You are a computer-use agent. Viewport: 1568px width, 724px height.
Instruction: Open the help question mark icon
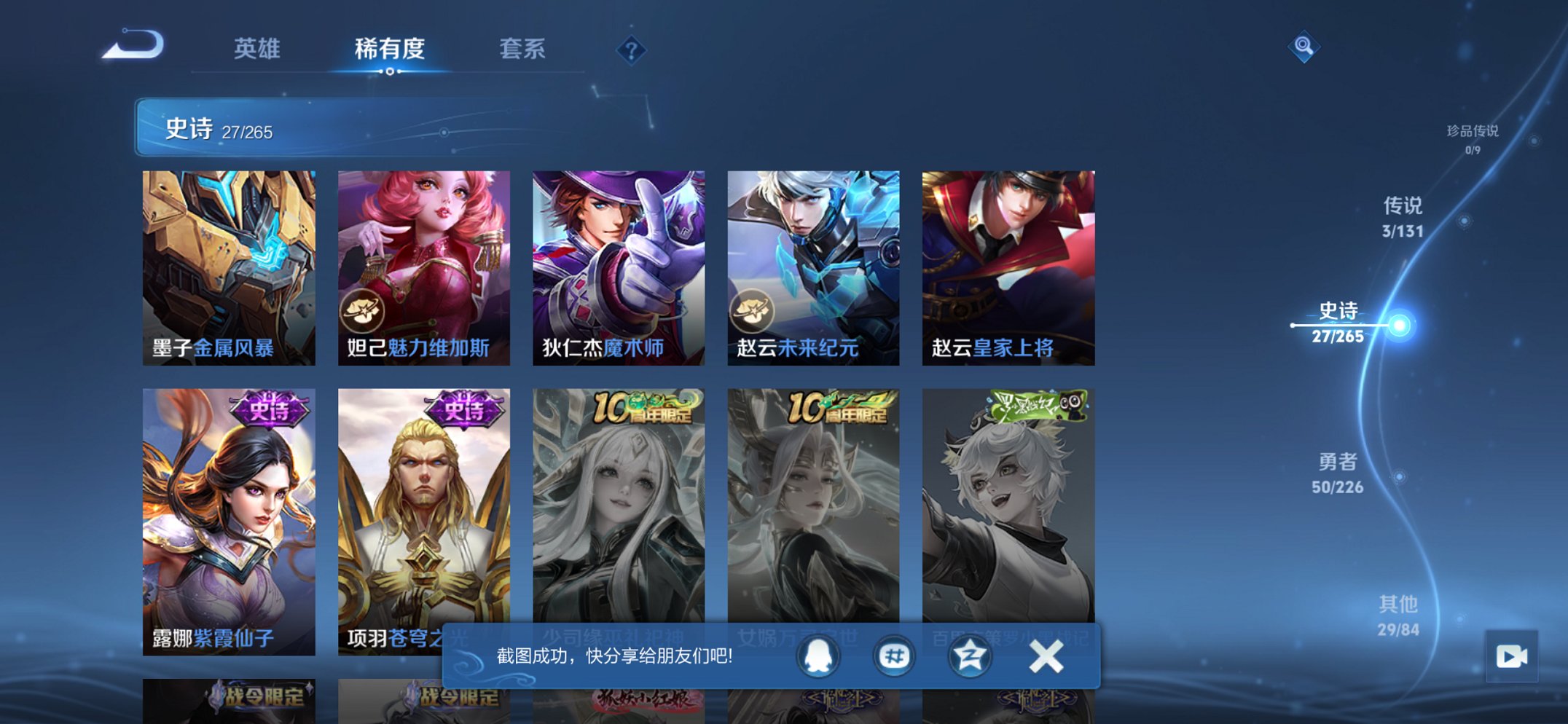point(631,49)
